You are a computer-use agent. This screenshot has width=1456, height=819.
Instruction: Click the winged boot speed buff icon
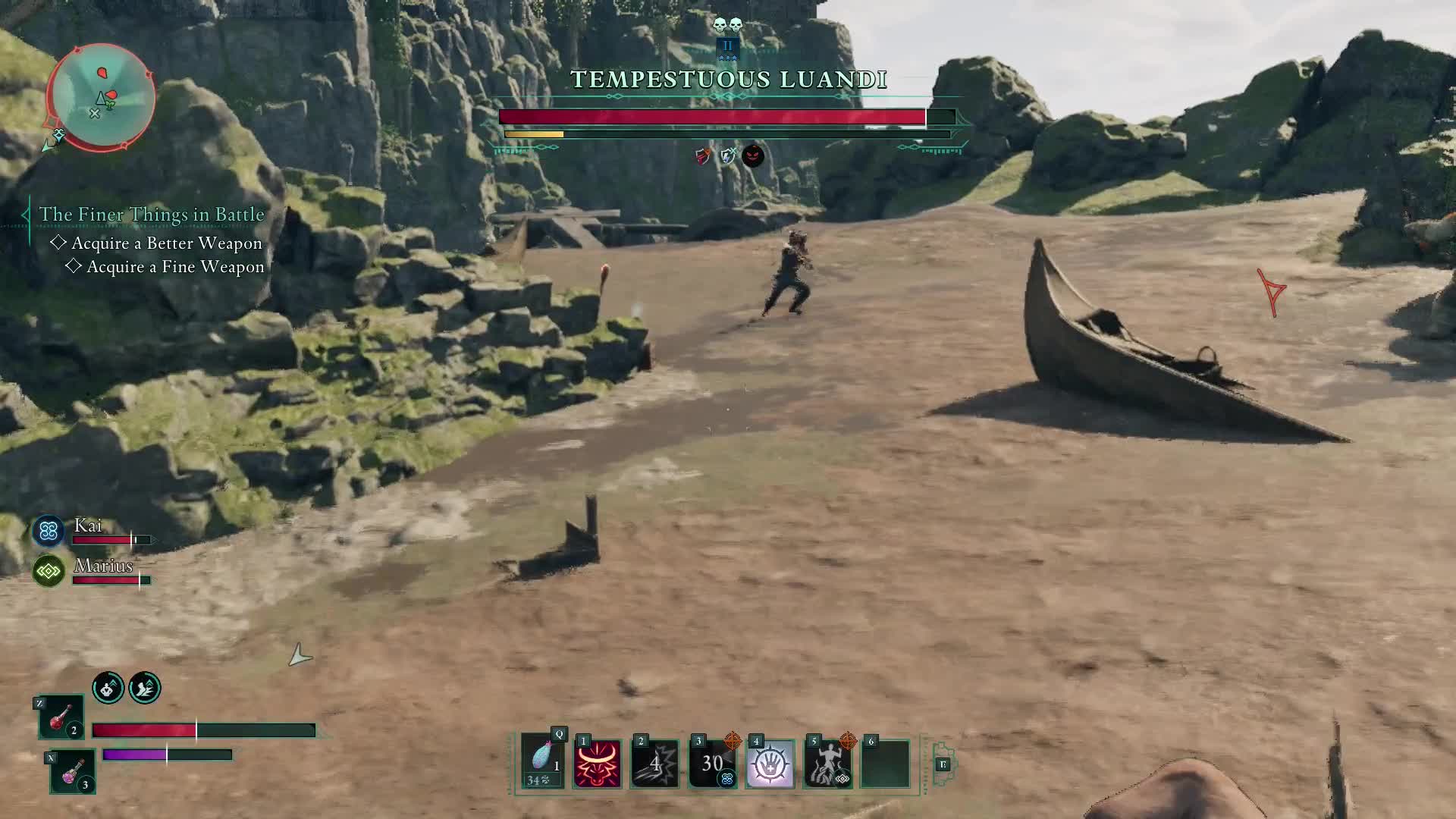tap(145, 688)
